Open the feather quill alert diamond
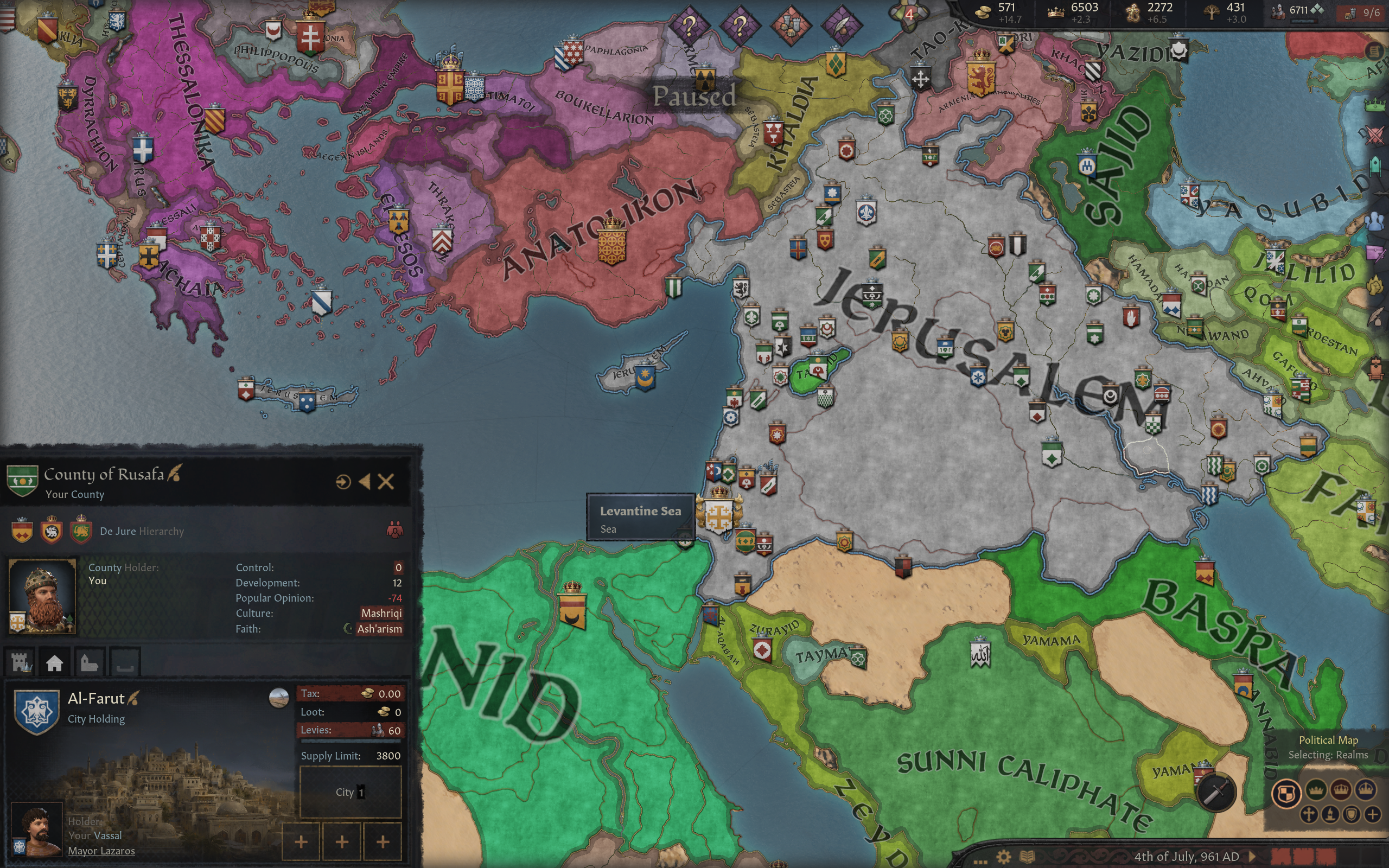The height and width of the screenshot is (868, 1389). 842,25
